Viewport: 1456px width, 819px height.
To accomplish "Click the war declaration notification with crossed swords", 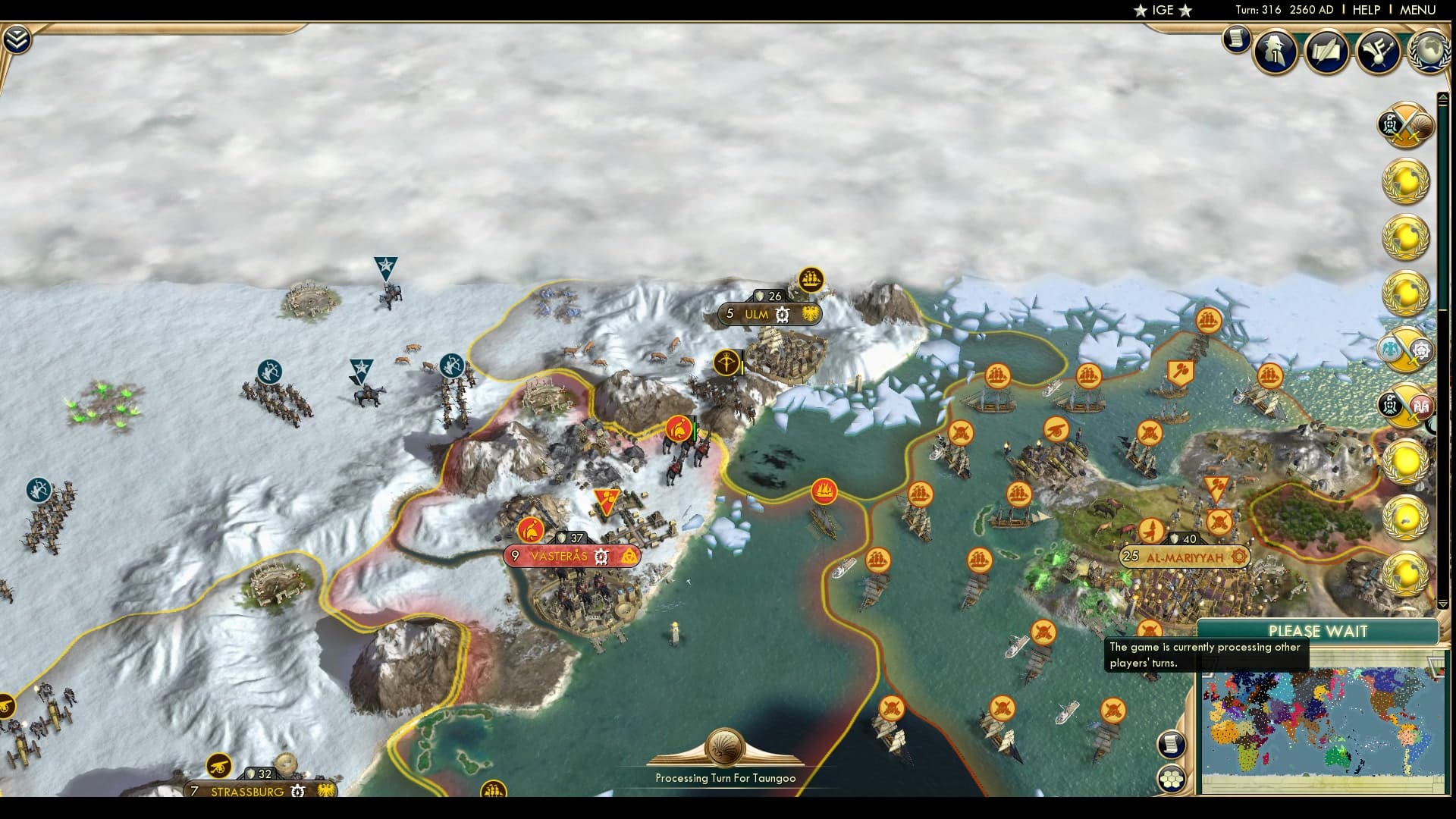I will point(1404,126).
